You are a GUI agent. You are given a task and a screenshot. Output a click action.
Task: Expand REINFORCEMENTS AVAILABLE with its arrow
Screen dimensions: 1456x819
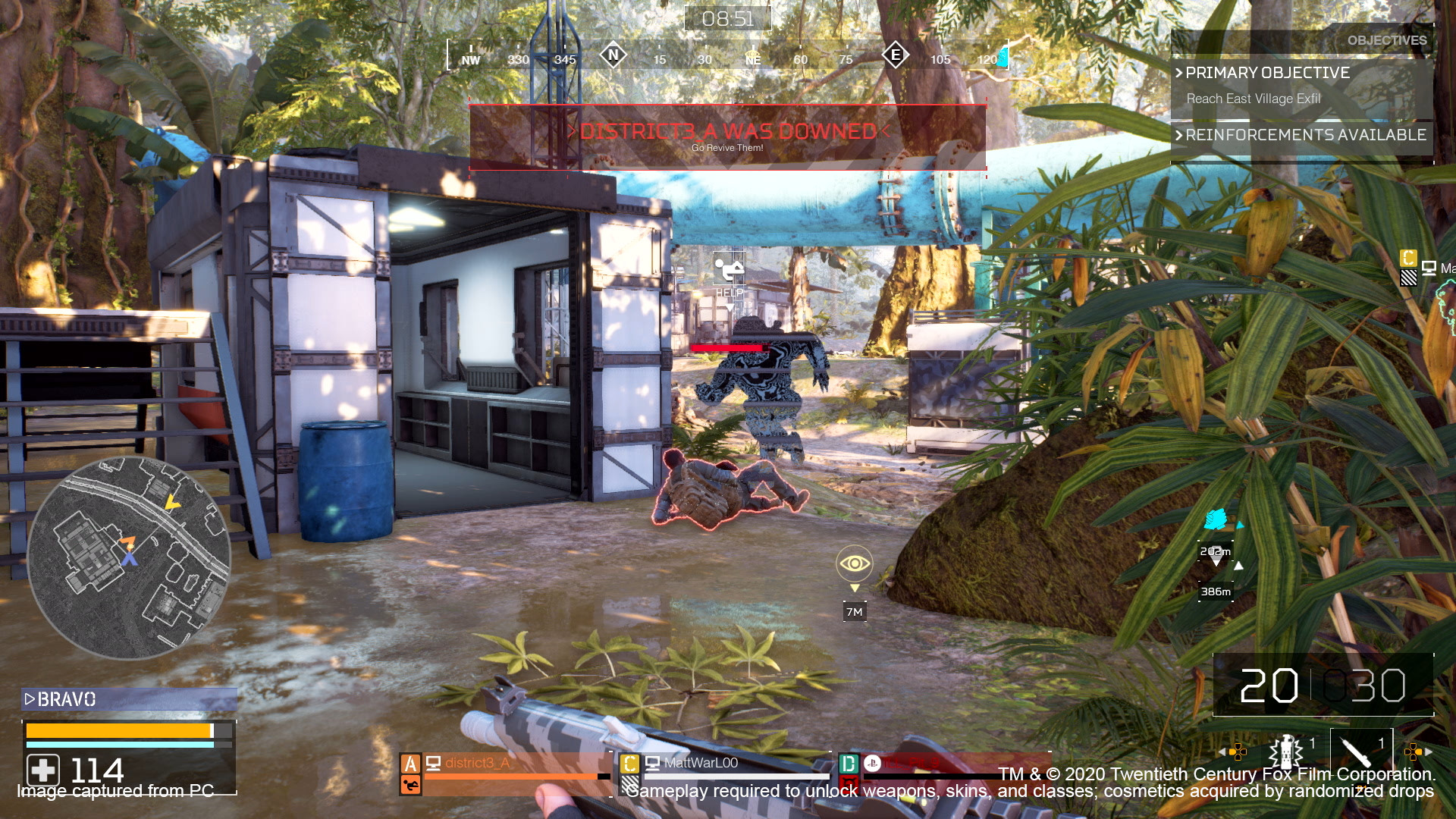tap(1178, 135)
